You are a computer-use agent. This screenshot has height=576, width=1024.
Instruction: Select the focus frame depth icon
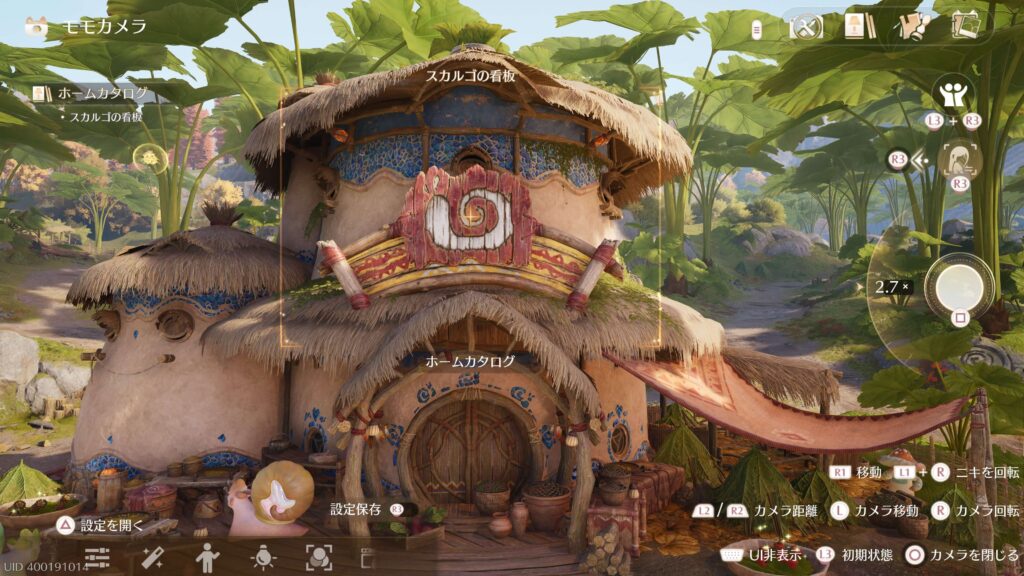coord(318,557)
